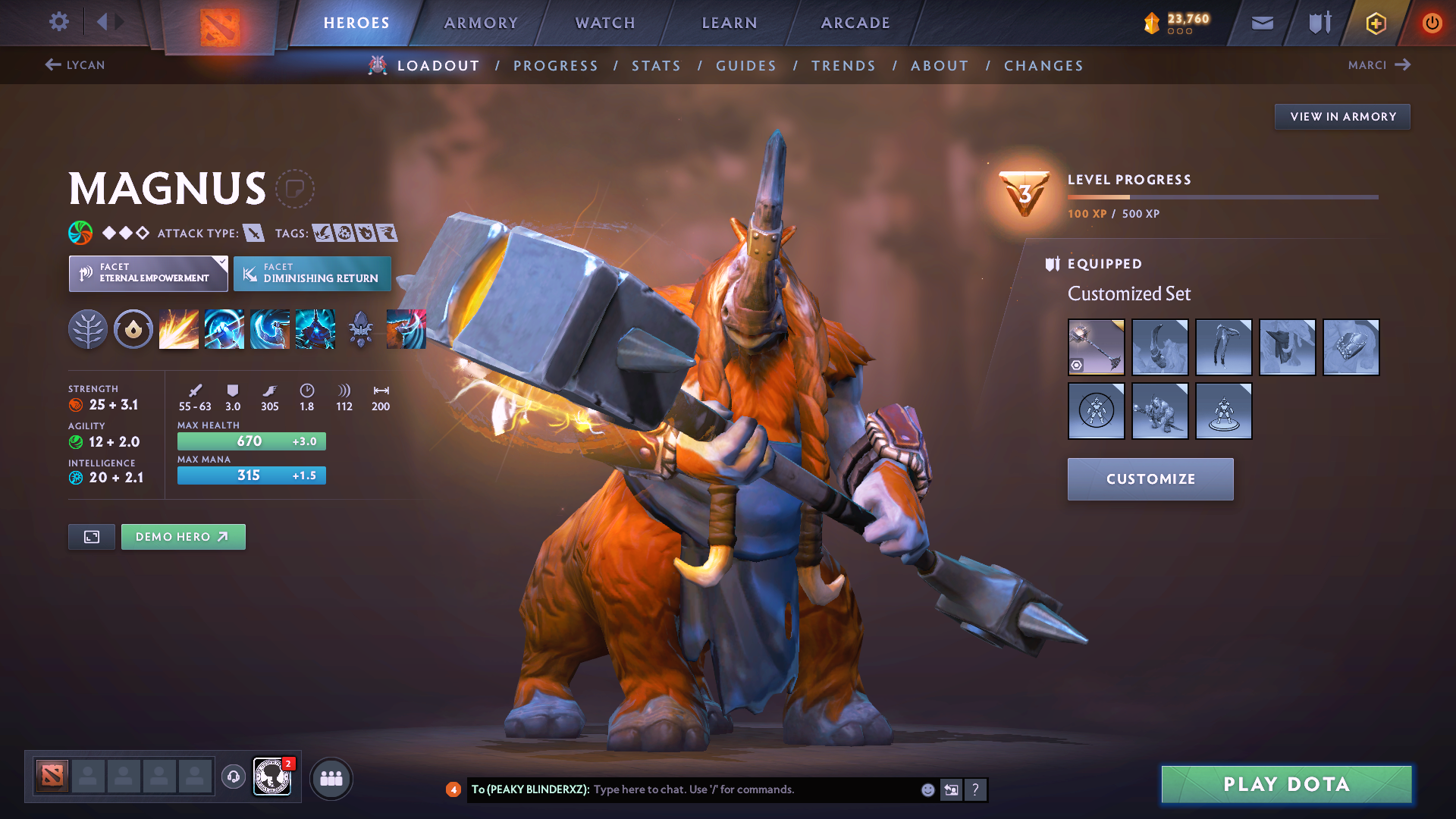Select the Eternal Empowerment facet
Screen dimensions: 1456x819
pos(148,273)
